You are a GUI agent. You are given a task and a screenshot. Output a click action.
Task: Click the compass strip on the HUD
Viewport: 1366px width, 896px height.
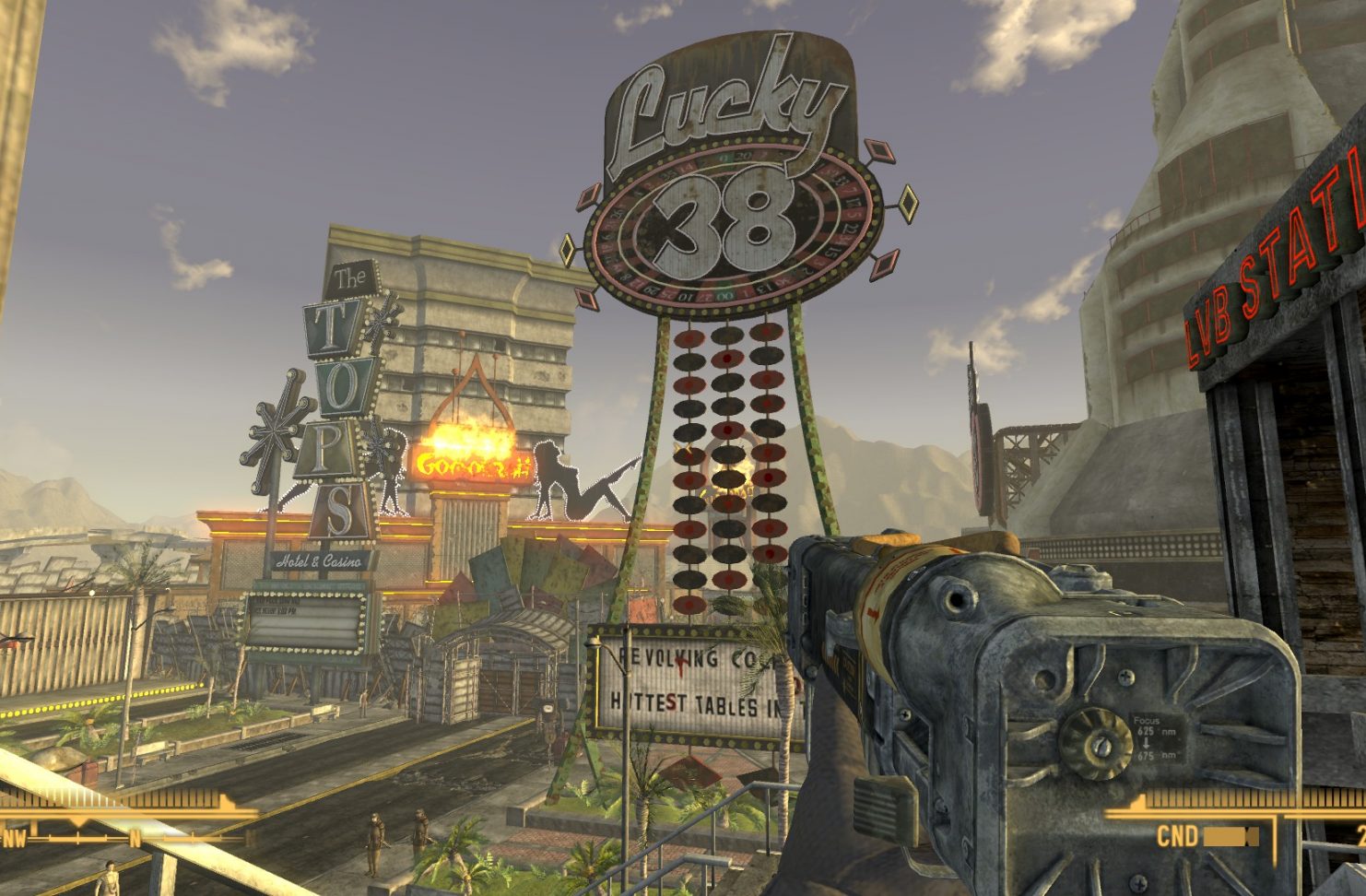tap(124, 838)
